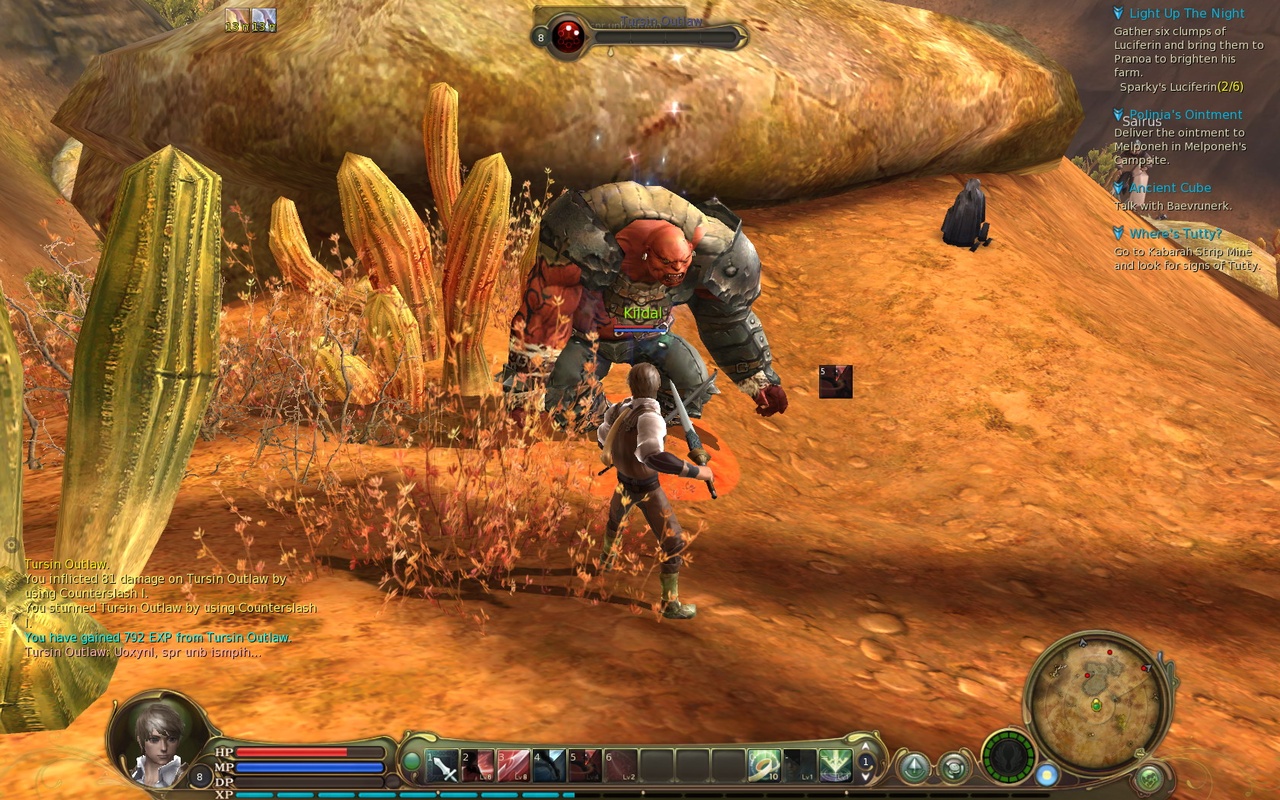Image resolution: width=1280 pixels, height=800 pixels.
Task: Toggle the green gem at the hotbar's left edge
Action: pyautogui.click(x=413, y=761)
